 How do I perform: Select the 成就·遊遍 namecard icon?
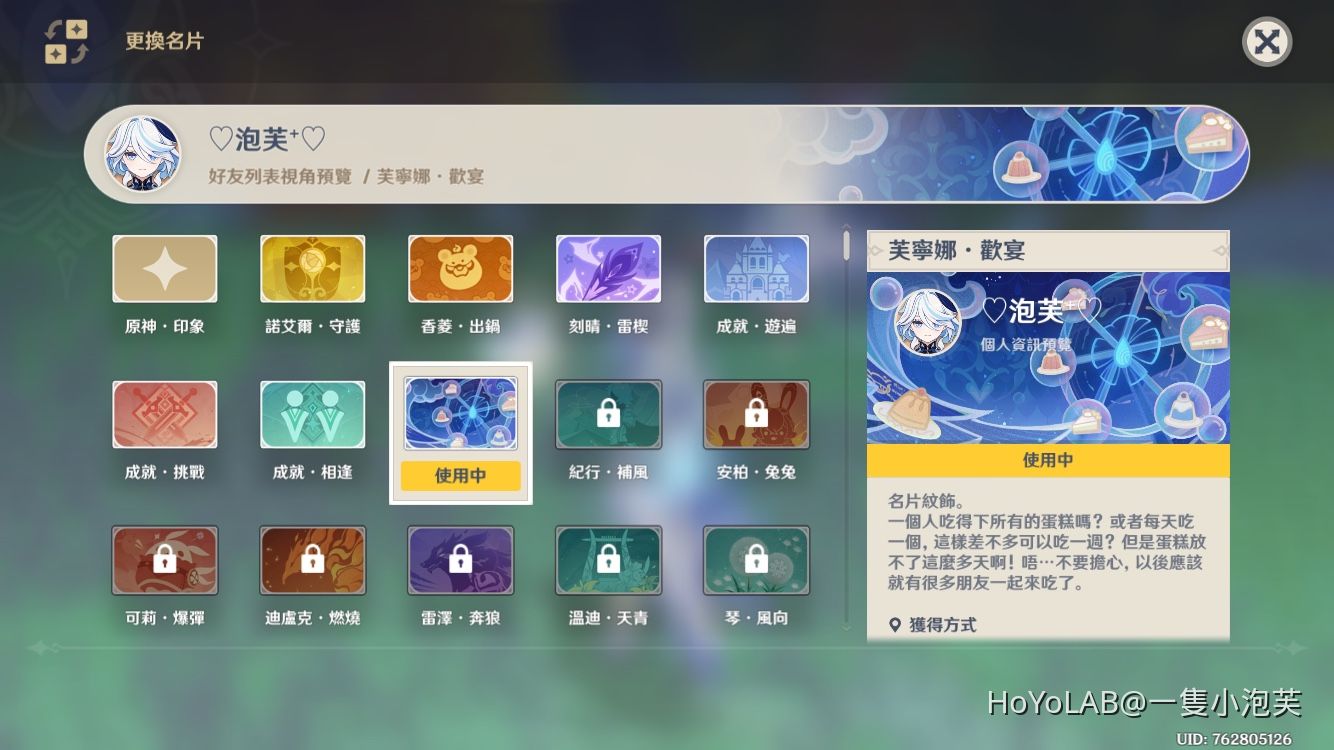(x=756, y=268)
